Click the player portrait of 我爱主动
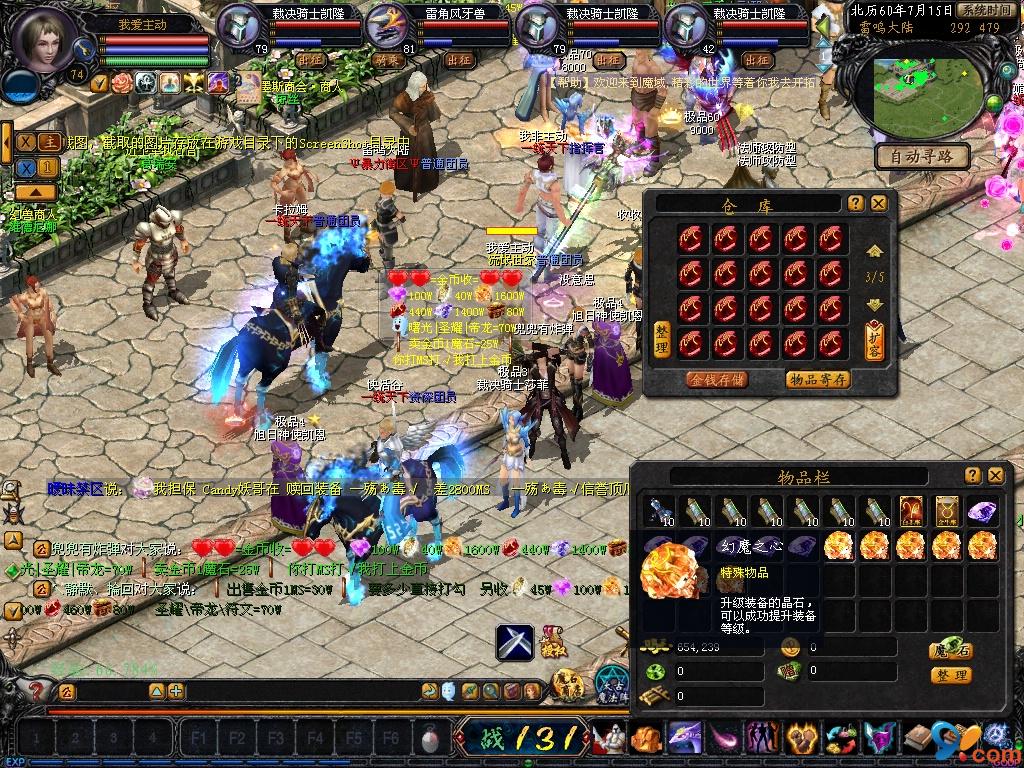 tap(45, 40)
